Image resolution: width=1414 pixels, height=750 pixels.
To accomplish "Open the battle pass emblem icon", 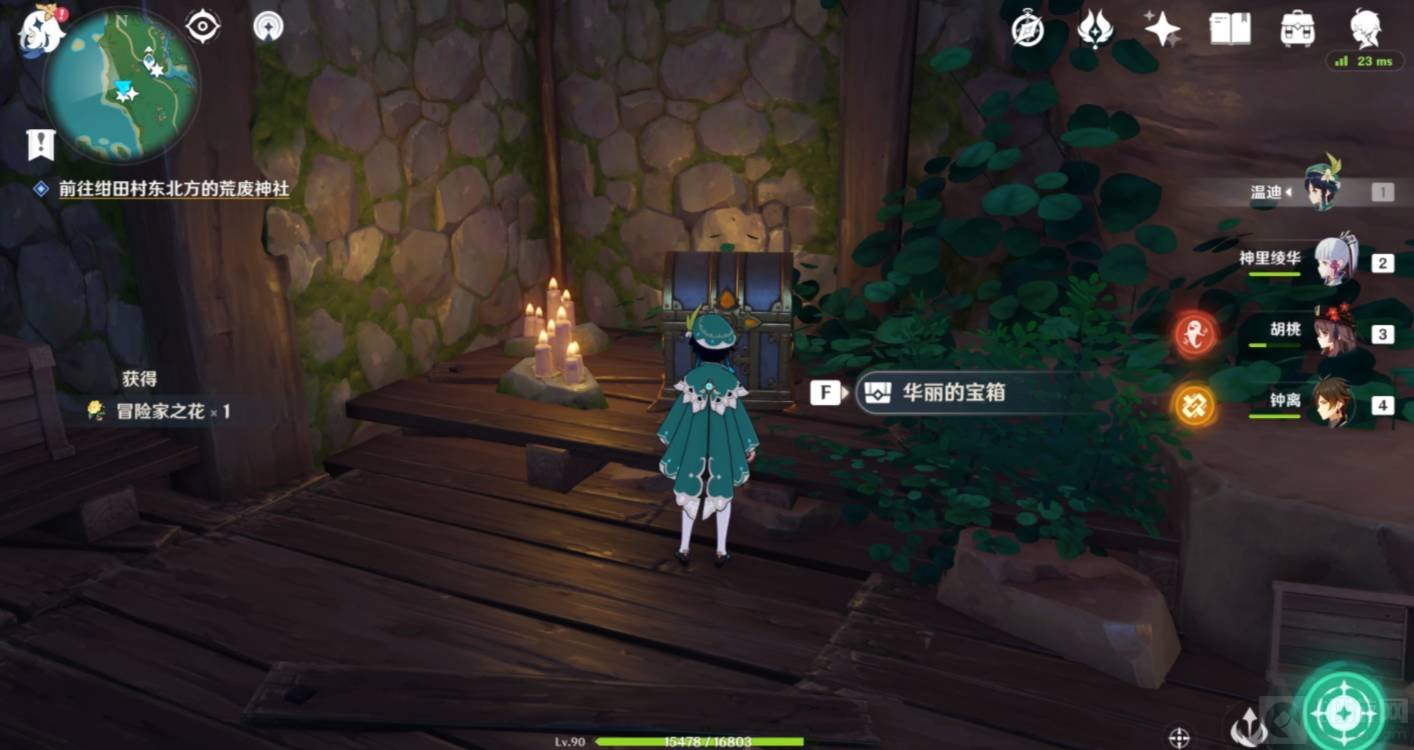I will coord(1095,29).
